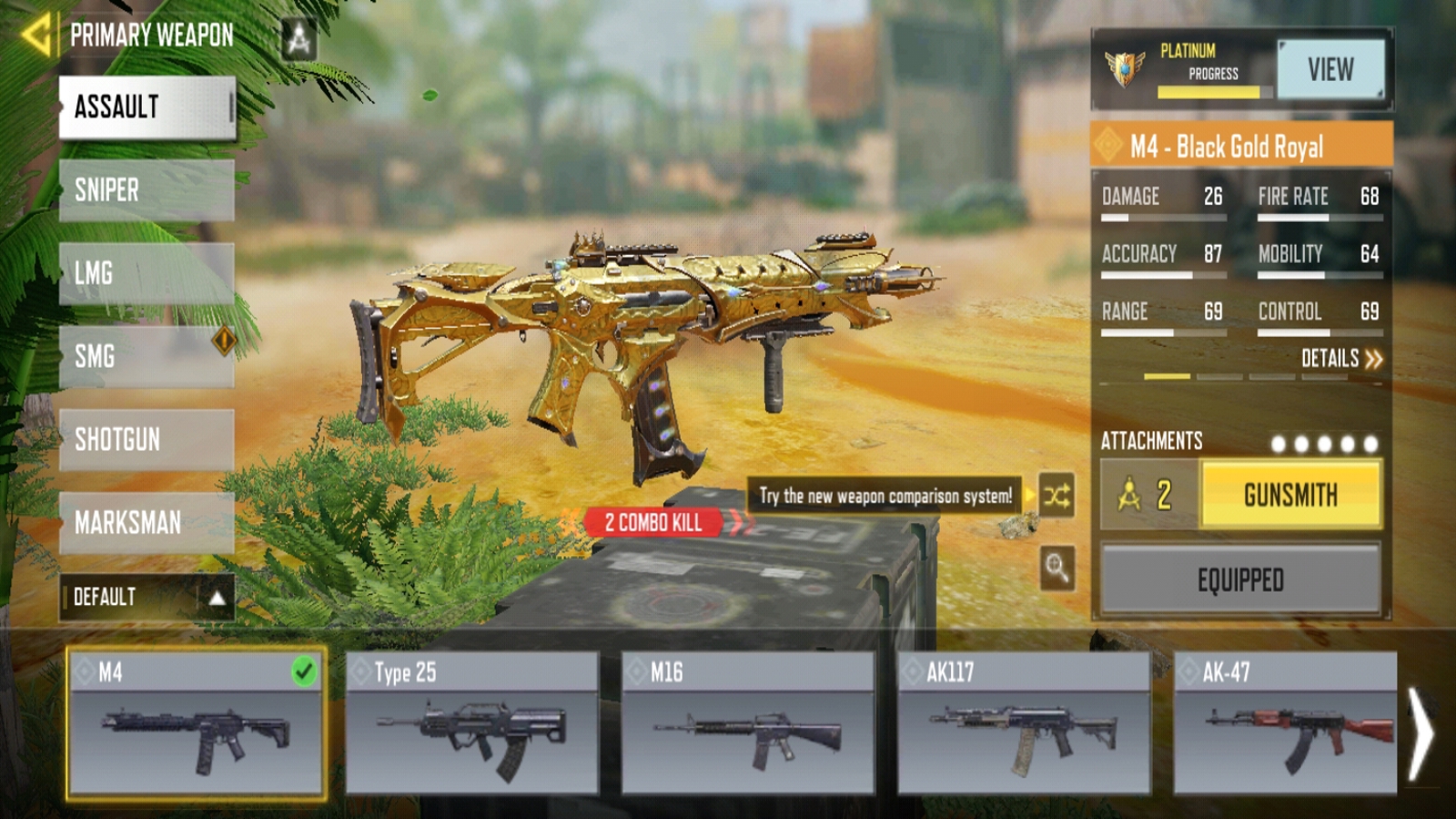This screenshot has width=1456, height=819.
Task: Choose the Type 25 rifle tile
Action: [x=471, y=724]
